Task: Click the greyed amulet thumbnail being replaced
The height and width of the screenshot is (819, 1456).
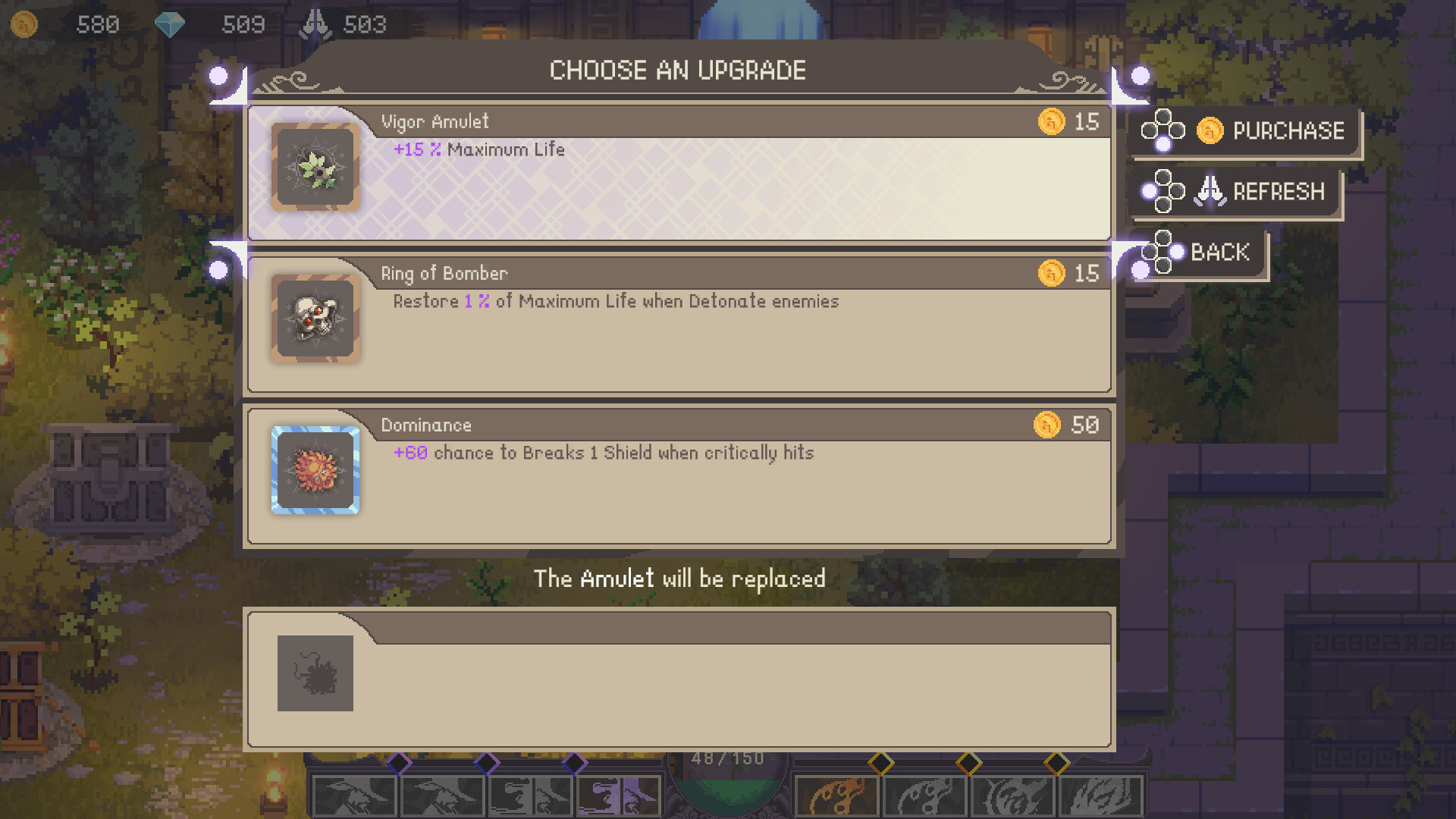Action: pos(317,675)
